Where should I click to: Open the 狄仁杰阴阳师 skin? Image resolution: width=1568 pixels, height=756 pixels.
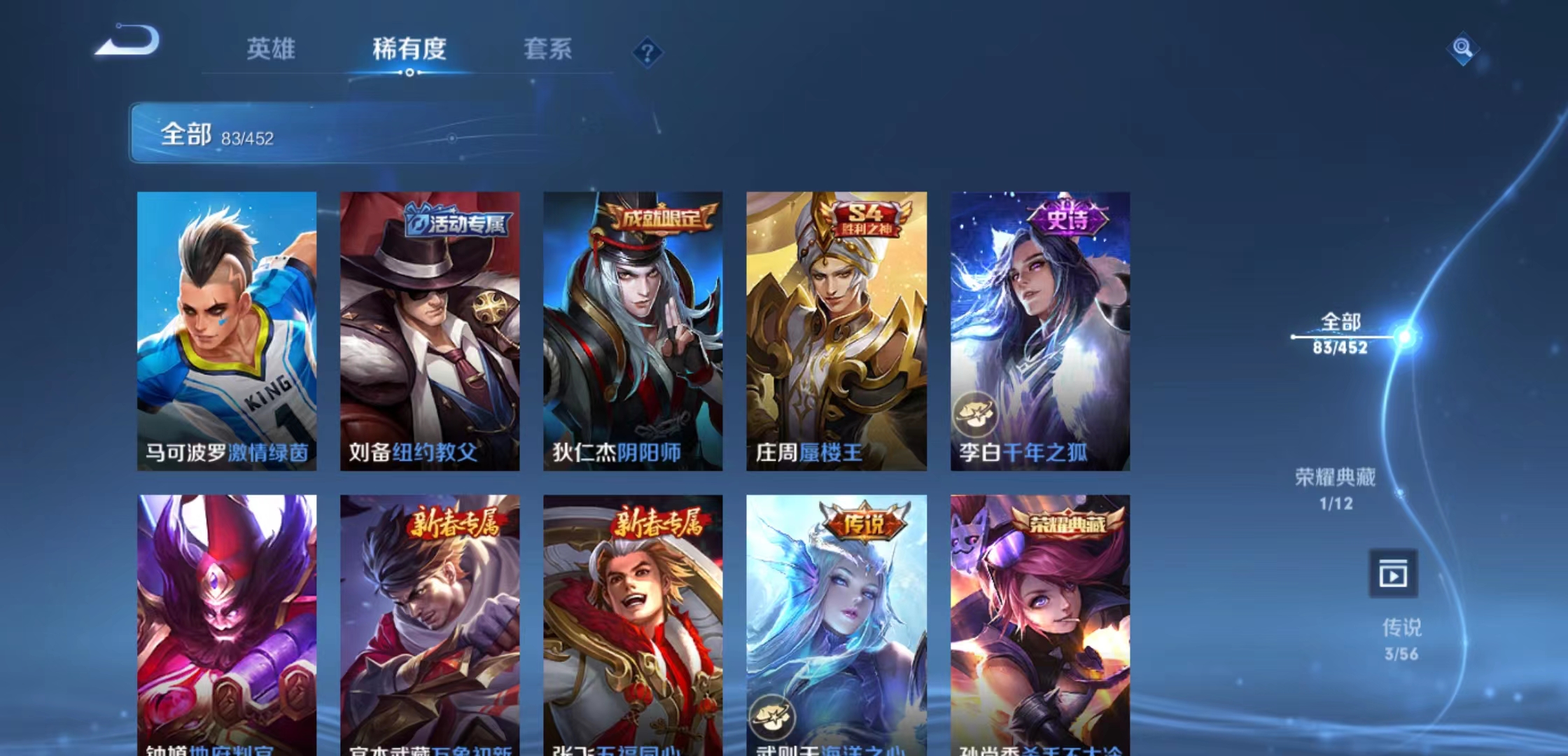(633, 329)
